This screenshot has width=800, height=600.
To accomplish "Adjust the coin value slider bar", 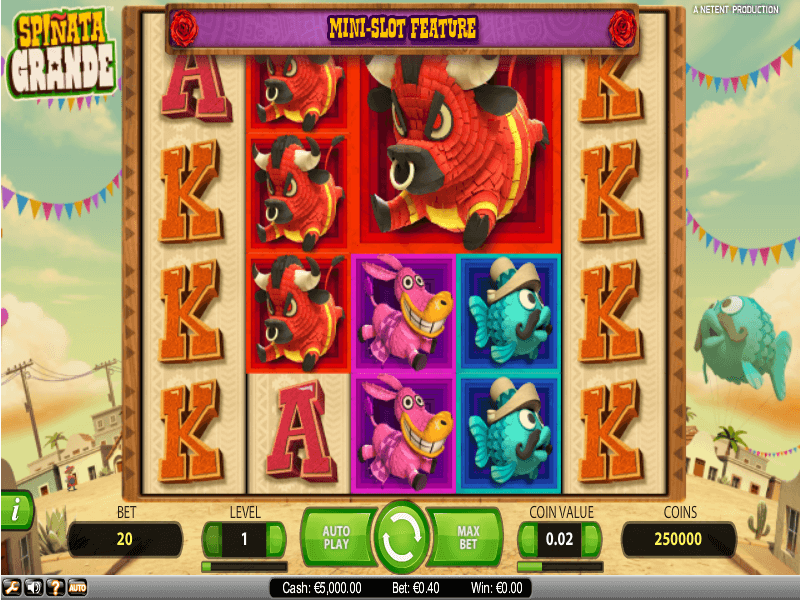I will point(560,566).
